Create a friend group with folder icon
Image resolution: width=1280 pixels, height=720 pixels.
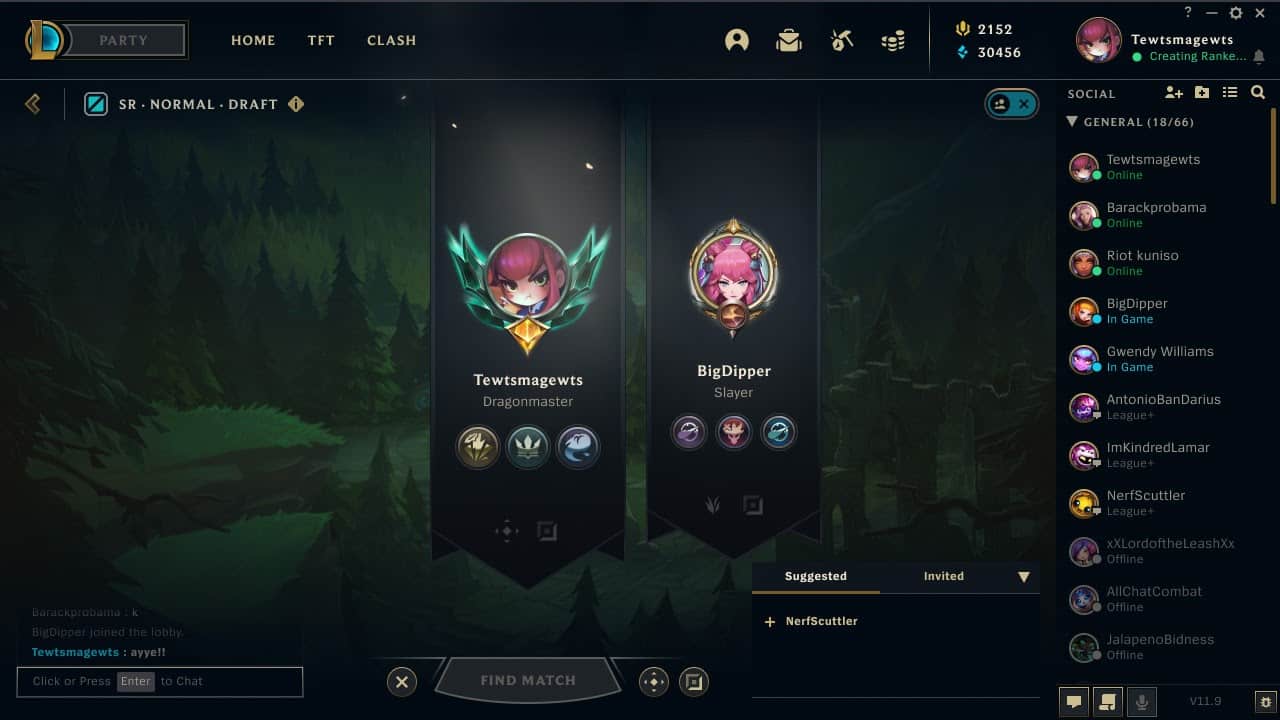(1202, 92)
